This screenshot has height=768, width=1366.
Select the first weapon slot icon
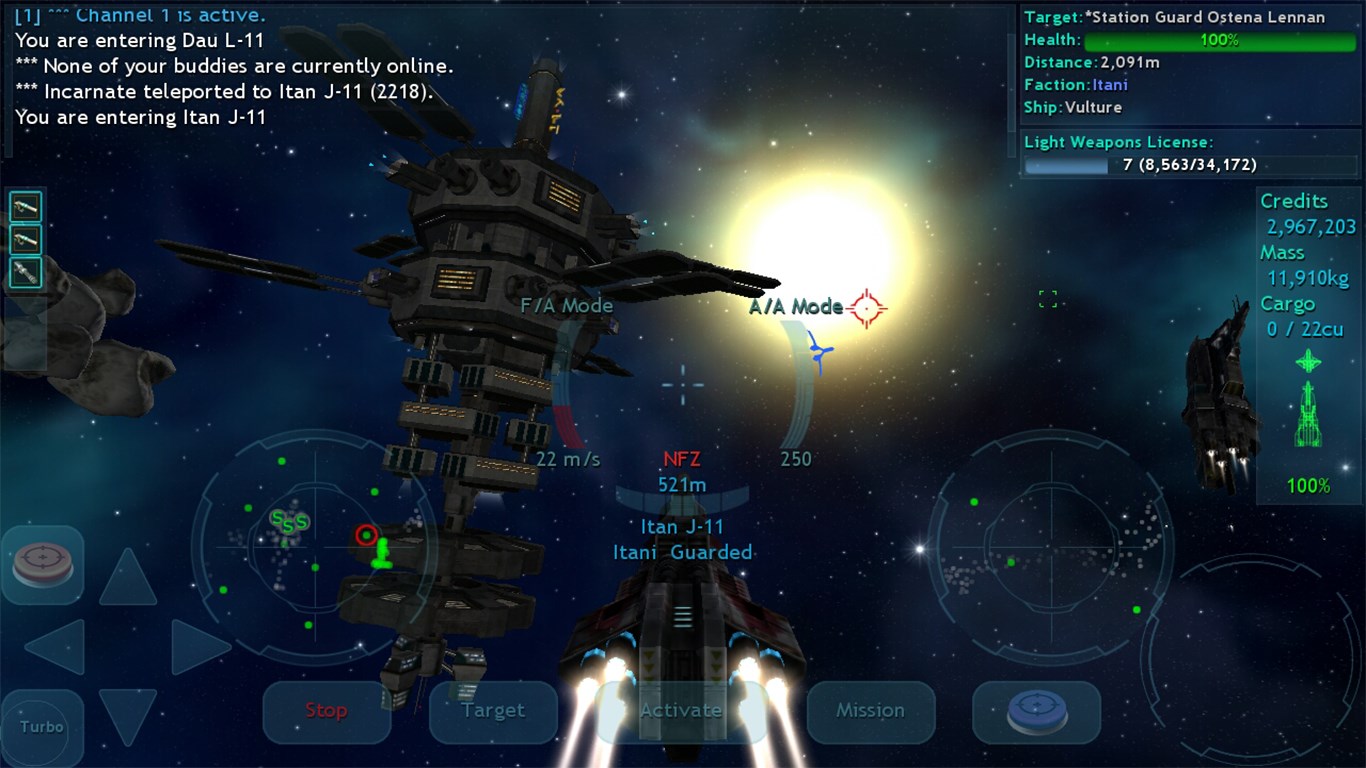pos(24,206)
